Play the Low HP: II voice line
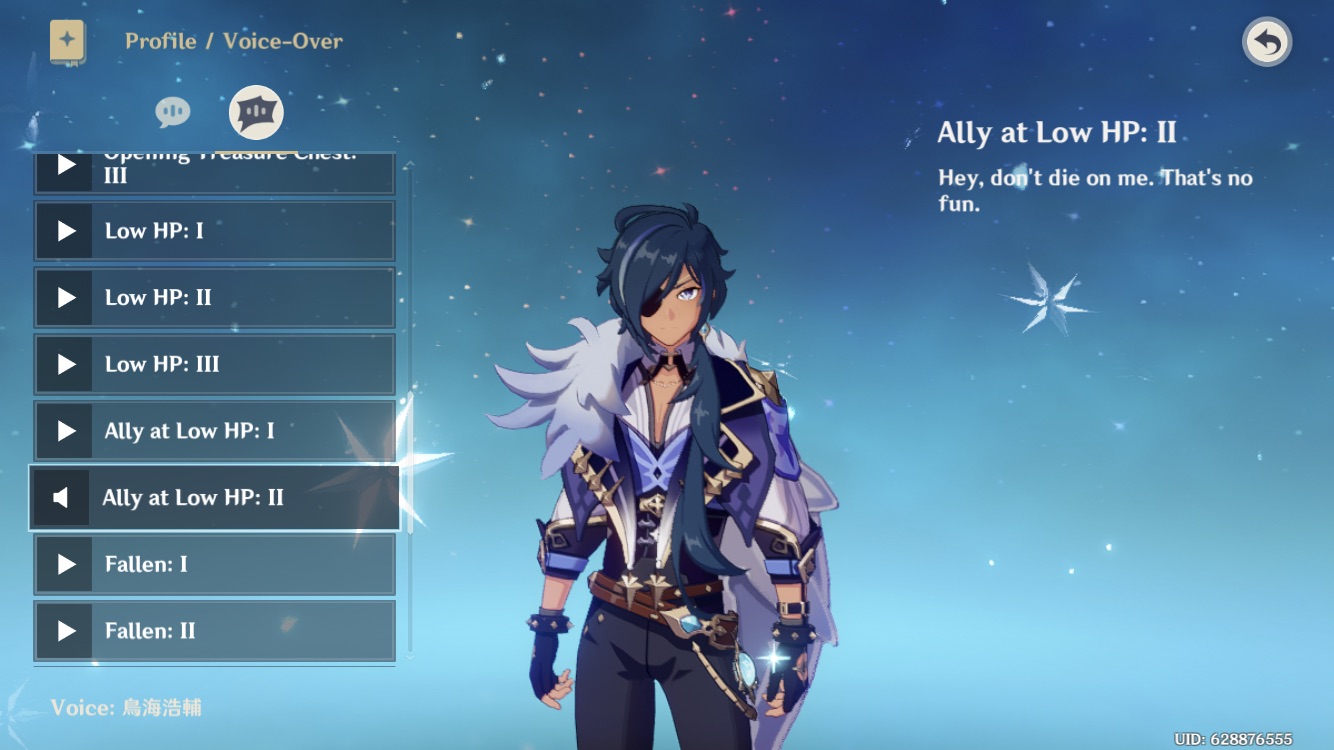This screenshot has width=1334, height=750. (x=64, y=297)
